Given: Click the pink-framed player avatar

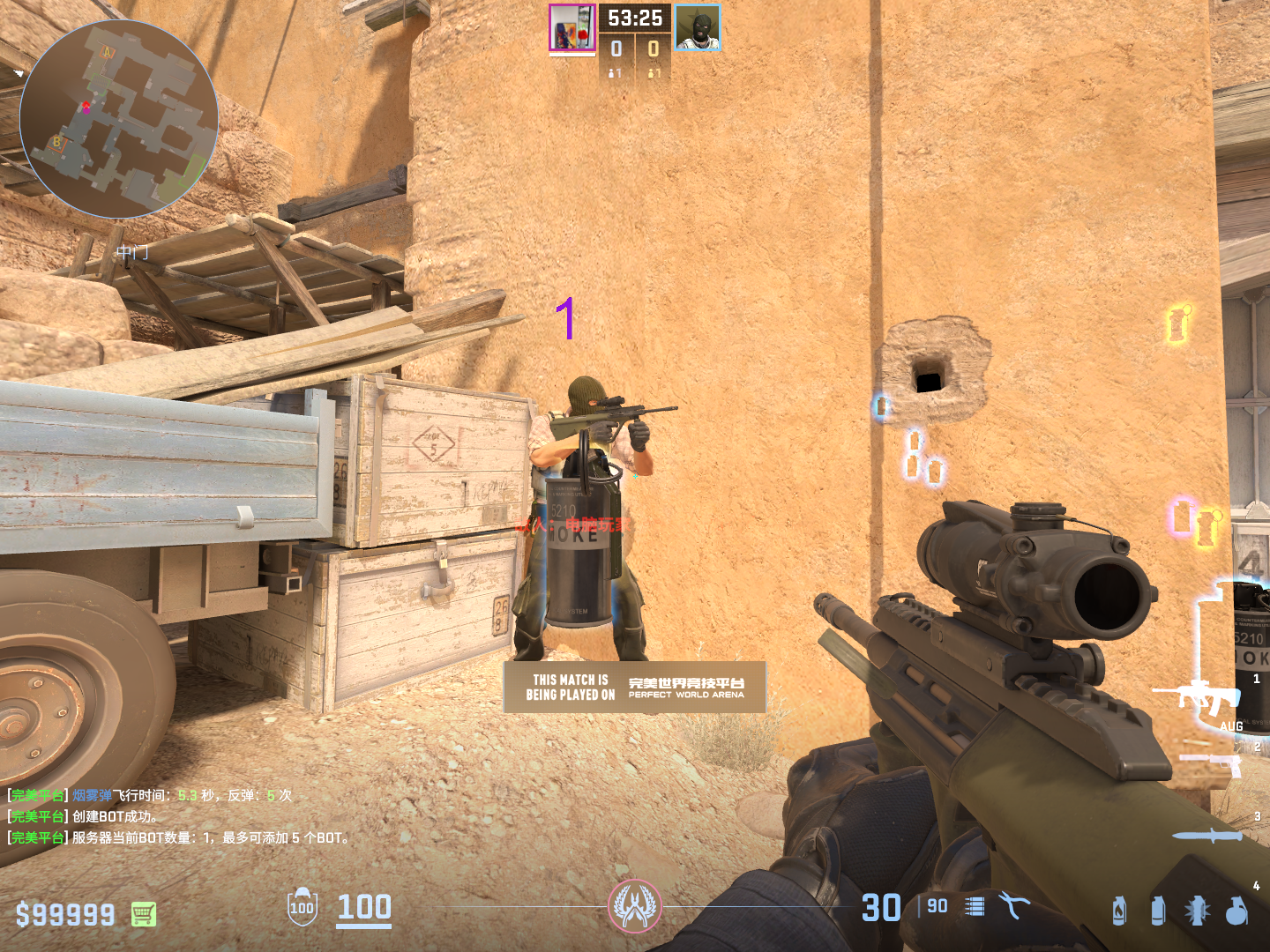Looking at the screenshot, I should (x=572, y=27).
